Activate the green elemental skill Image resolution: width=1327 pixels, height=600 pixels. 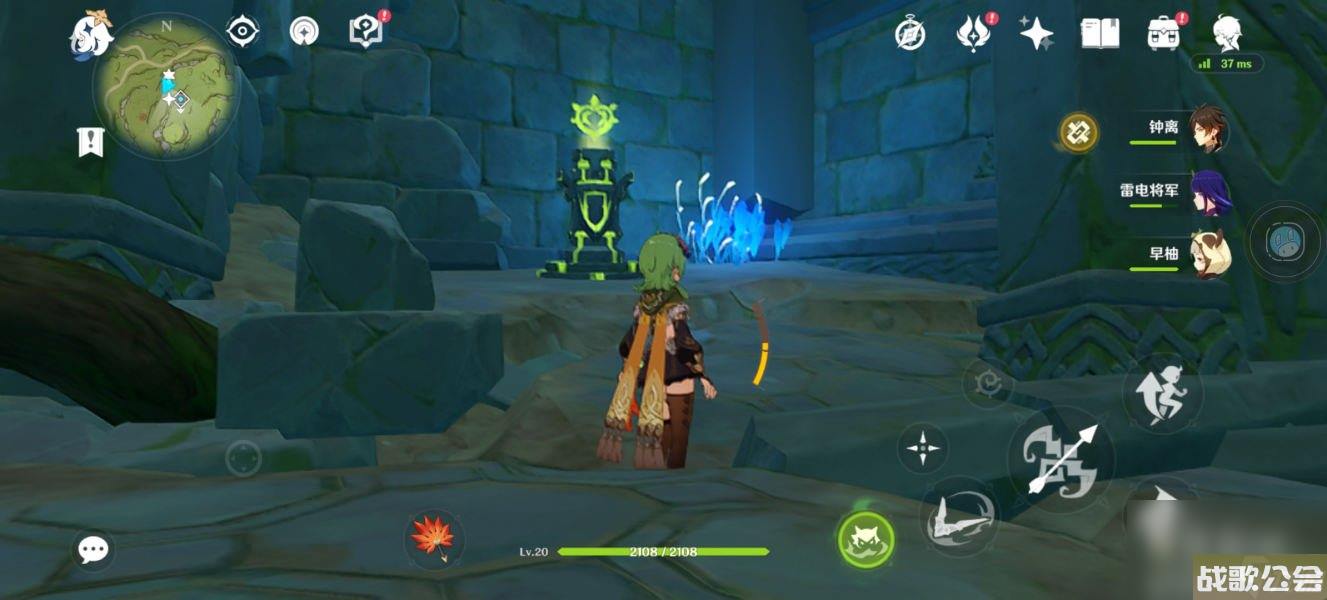click(x=865, y=540)
